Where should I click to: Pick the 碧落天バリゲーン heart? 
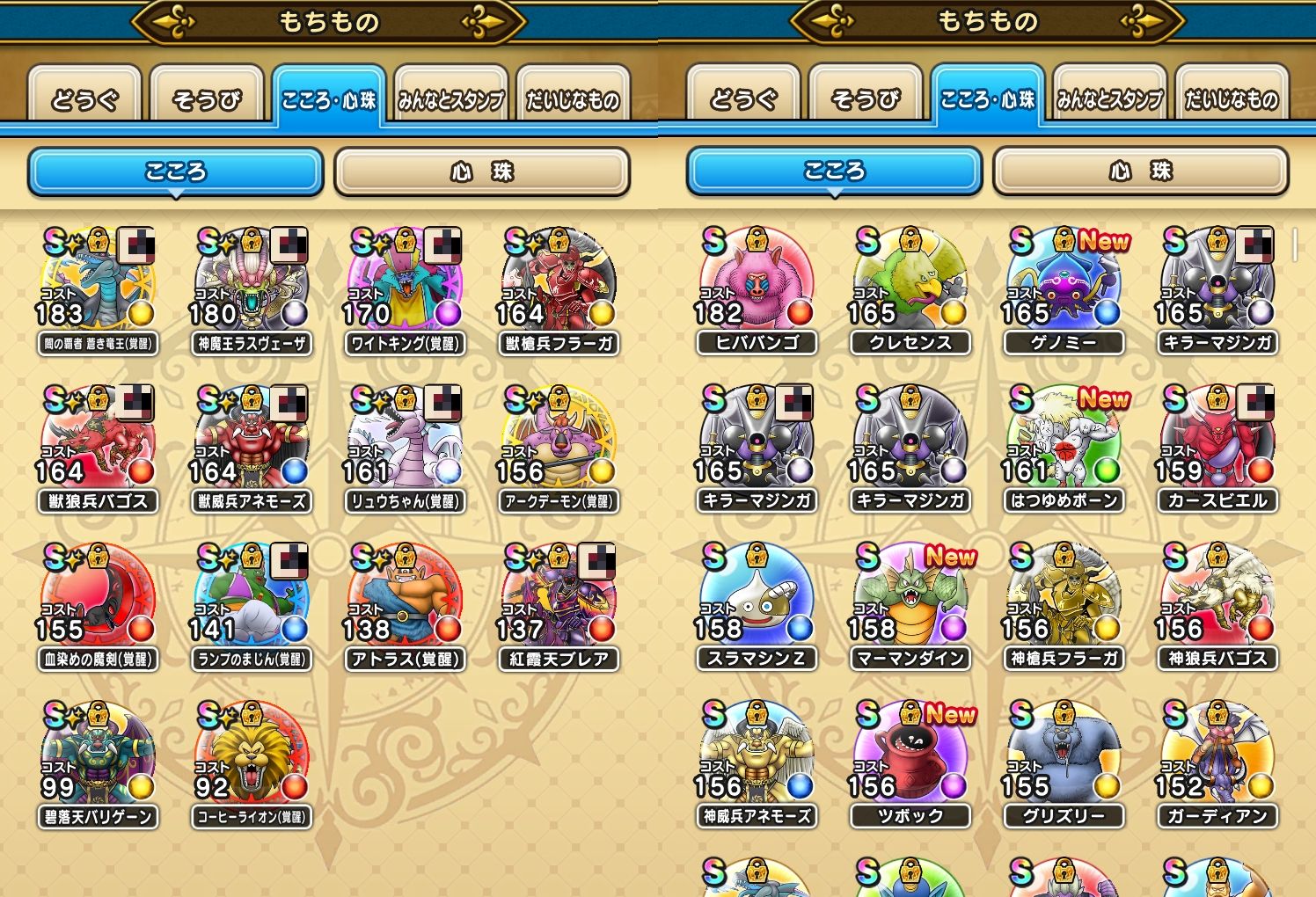(x=98, y=755)
